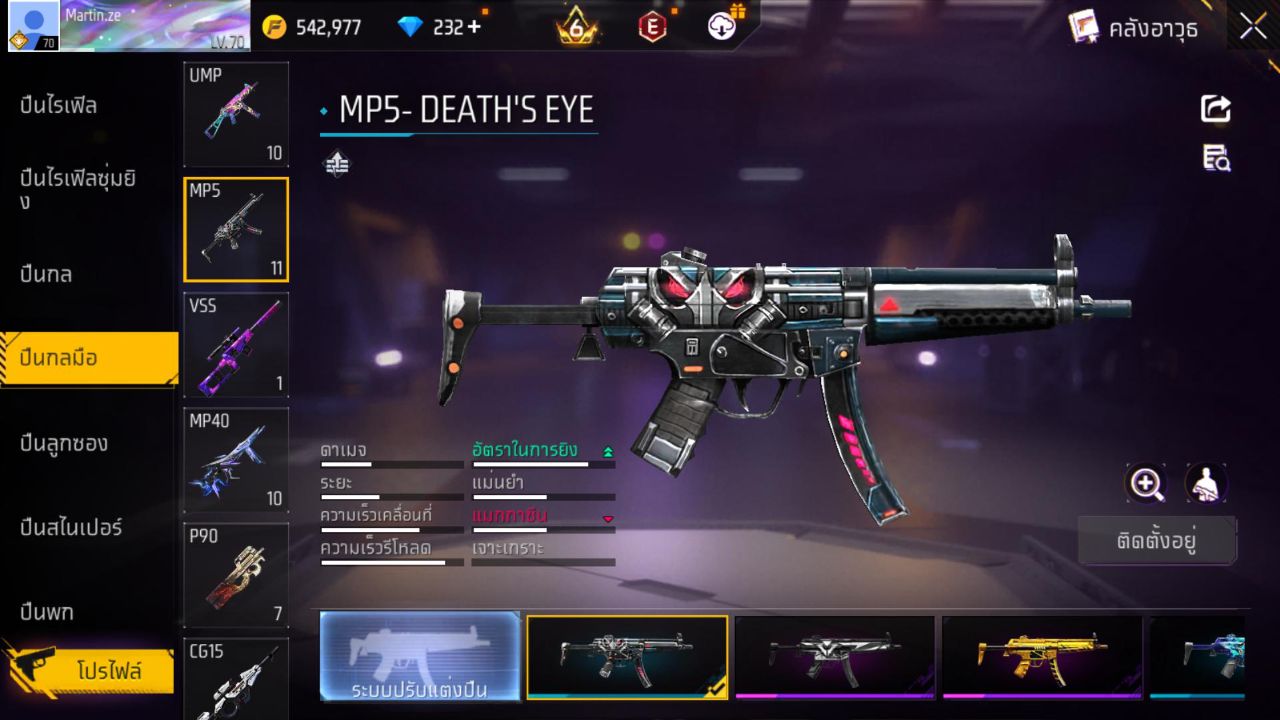1280x720 pixels.
Task: Zoom in on the MP5 with magnifier
Action: click(1146, 484)
